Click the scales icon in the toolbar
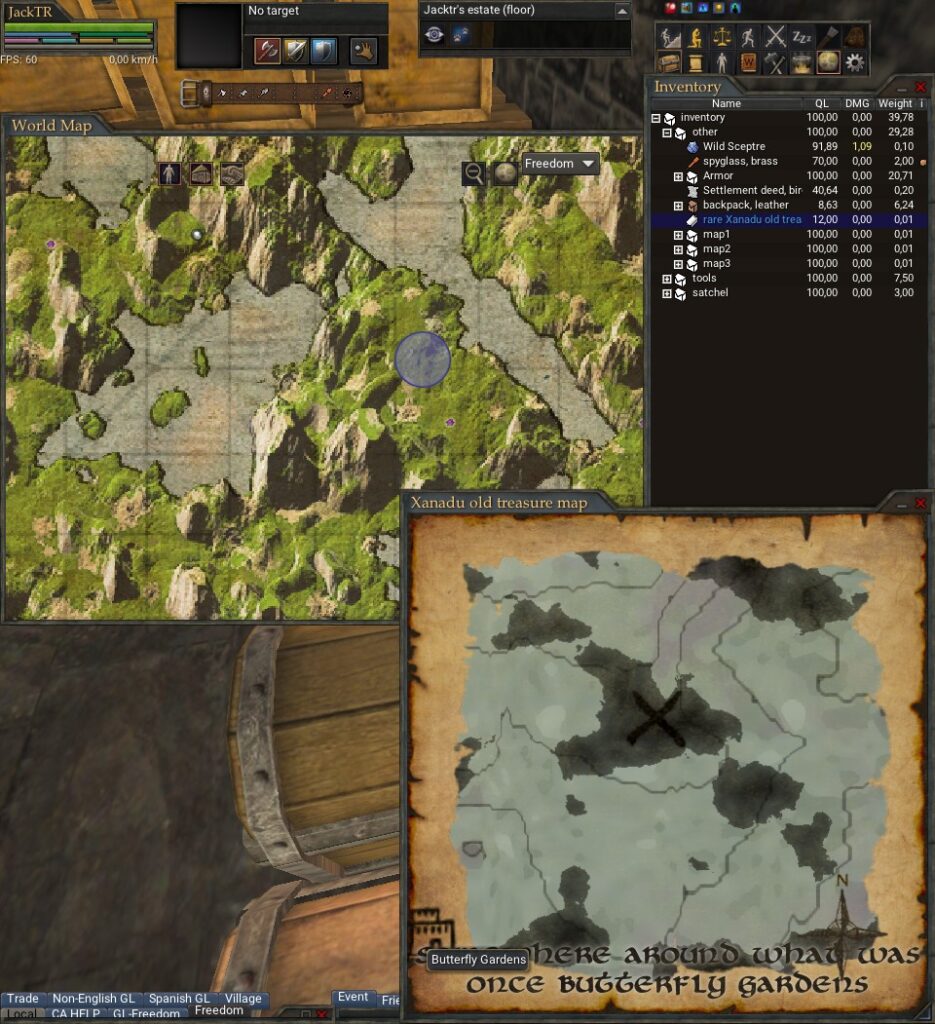Screen dimensions: 935x1024 click(x=722, y=37)
